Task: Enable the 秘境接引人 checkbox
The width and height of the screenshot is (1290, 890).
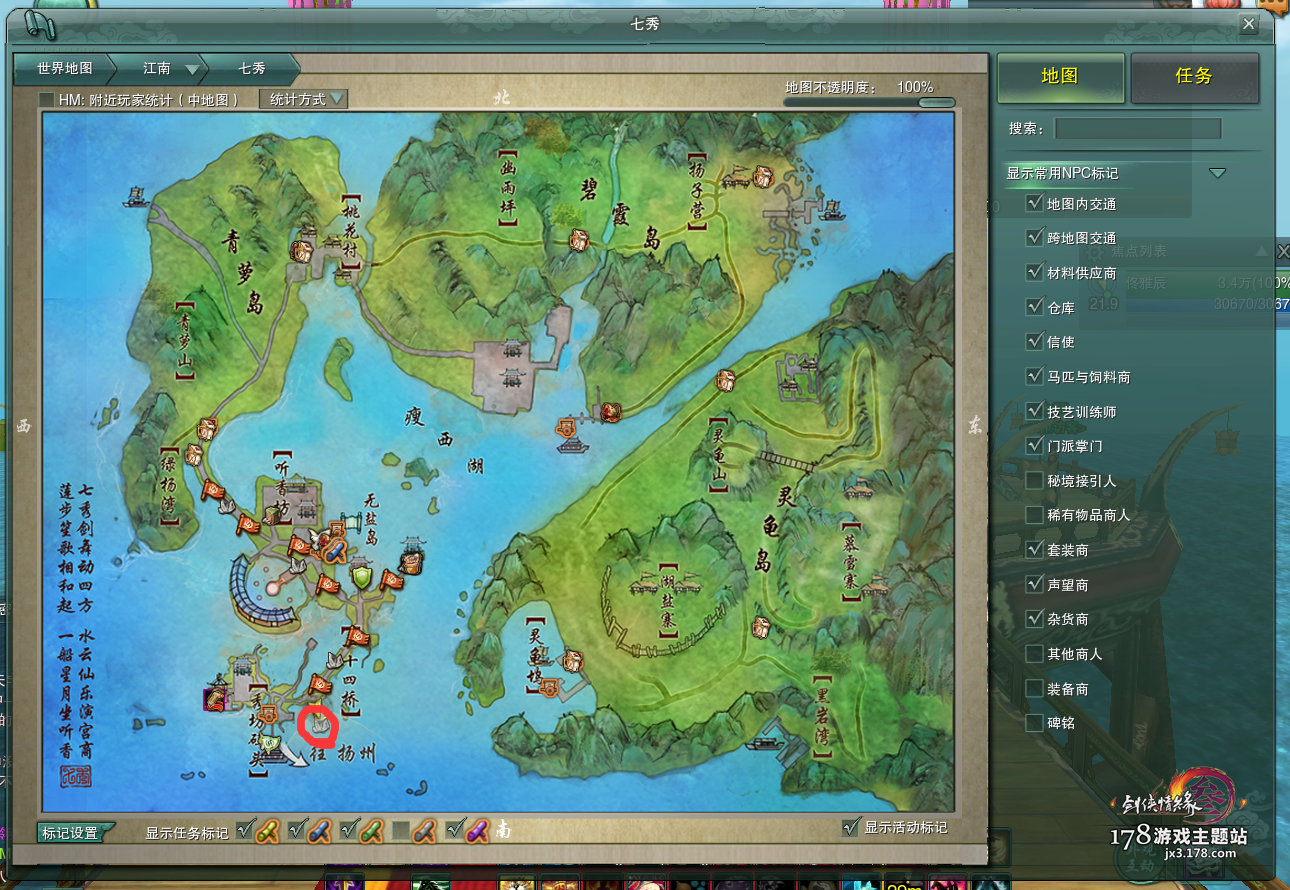Action: 1035,481
